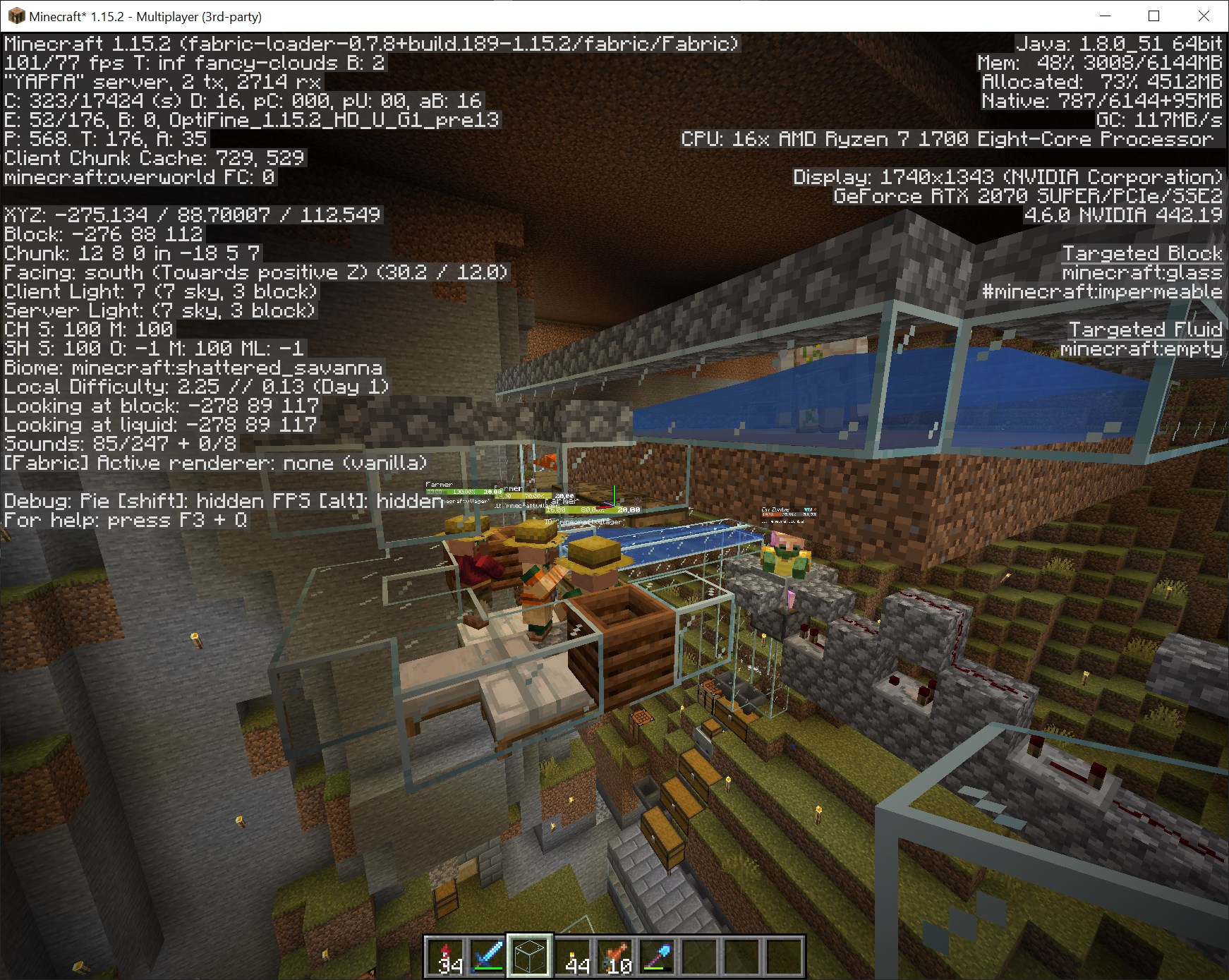The width and height of the screenshot is (1229, 980).
Task: Click the Biome shattered_savanna debug line
Action: click(x=192, y=367)
